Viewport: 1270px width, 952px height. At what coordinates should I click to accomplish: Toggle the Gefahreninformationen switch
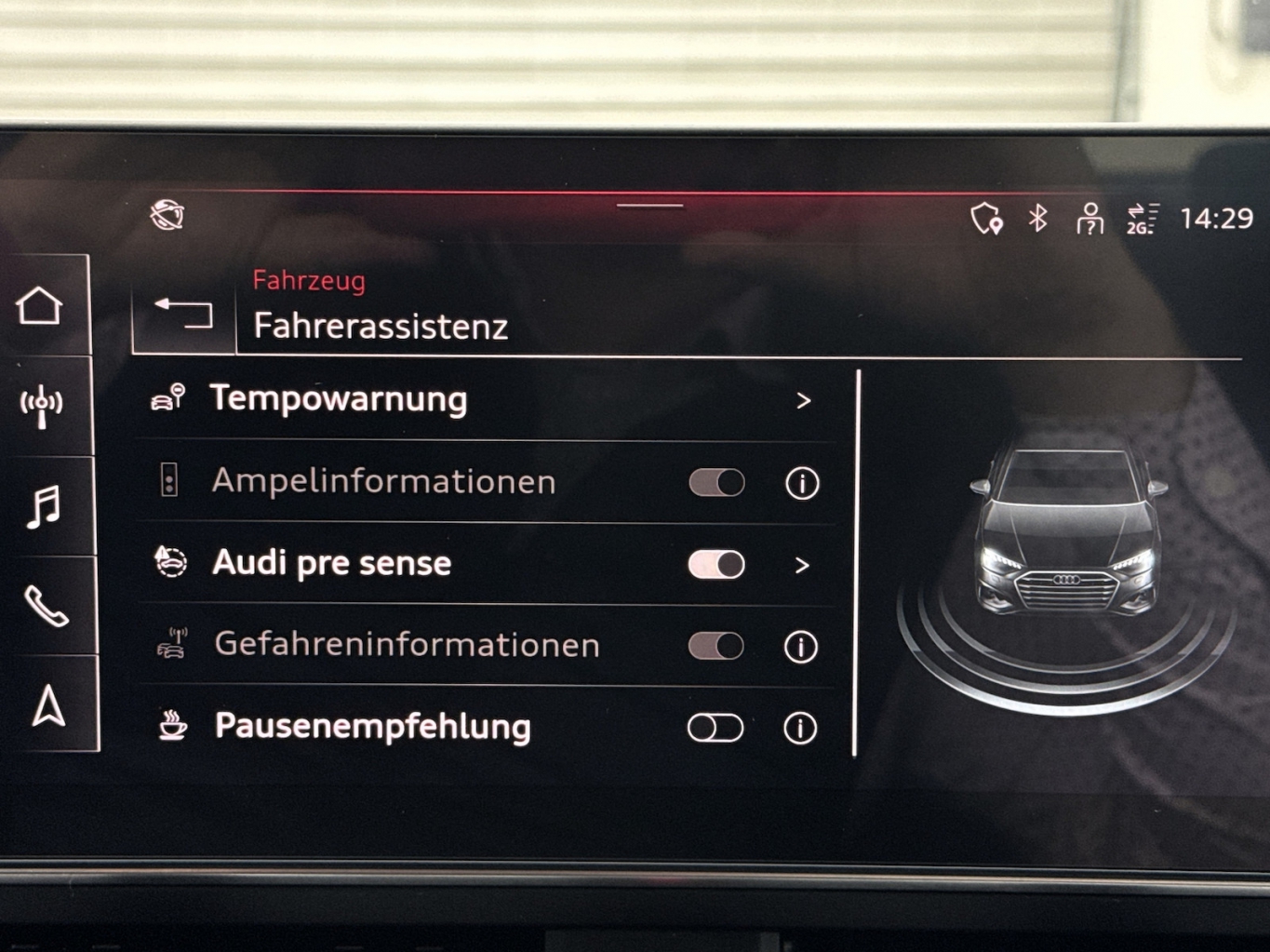click(x=715, y=646)
